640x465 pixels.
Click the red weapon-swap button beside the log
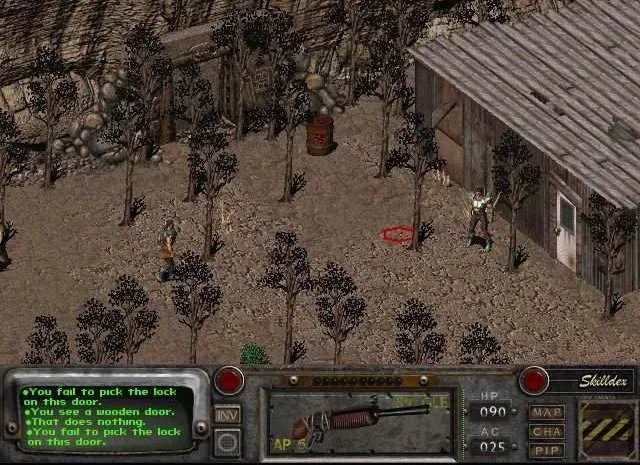(x=230, y=381)
